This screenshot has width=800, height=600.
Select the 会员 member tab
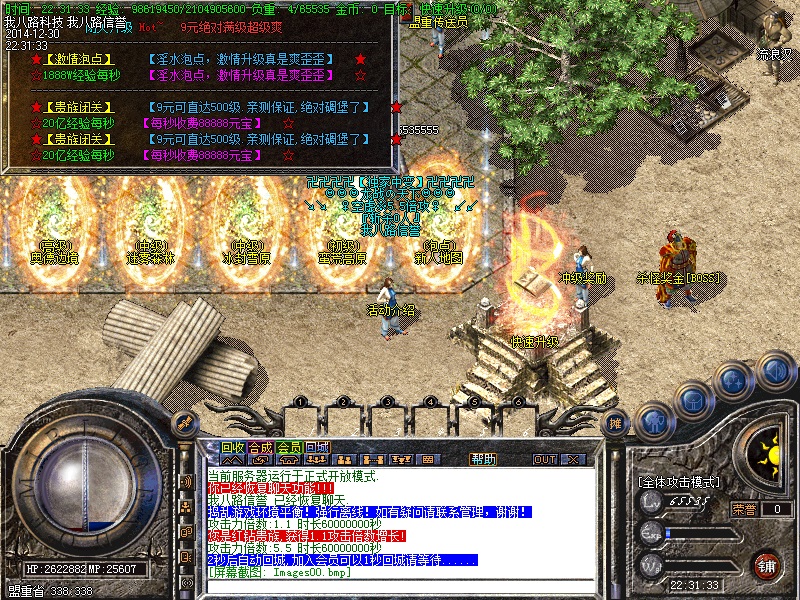pyautogui.click(x=289, y=447)
